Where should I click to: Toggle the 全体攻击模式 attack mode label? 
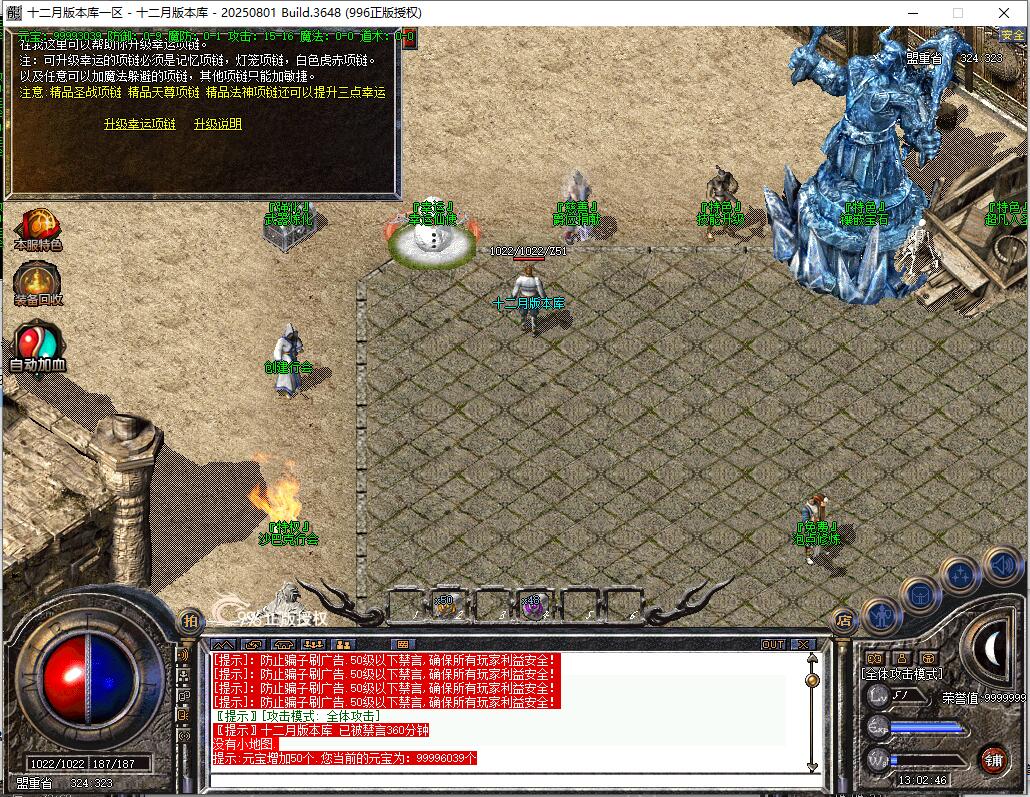pos(901,675)
